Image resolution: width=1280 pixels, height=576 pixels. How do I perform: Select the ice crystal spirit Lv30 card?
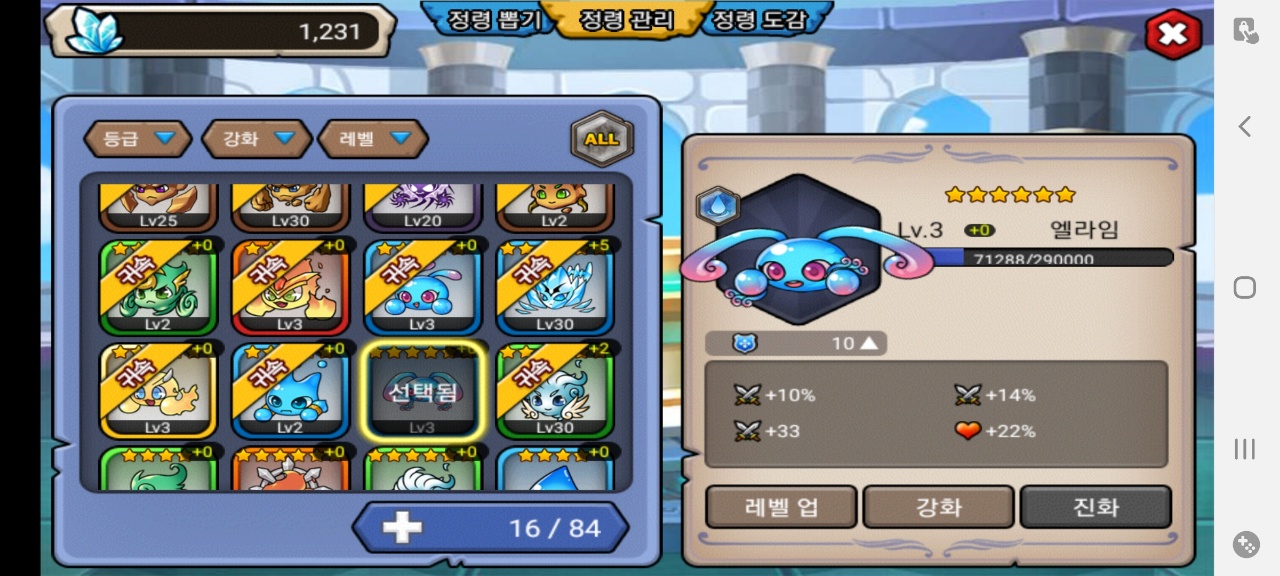(x=554, y=287)
